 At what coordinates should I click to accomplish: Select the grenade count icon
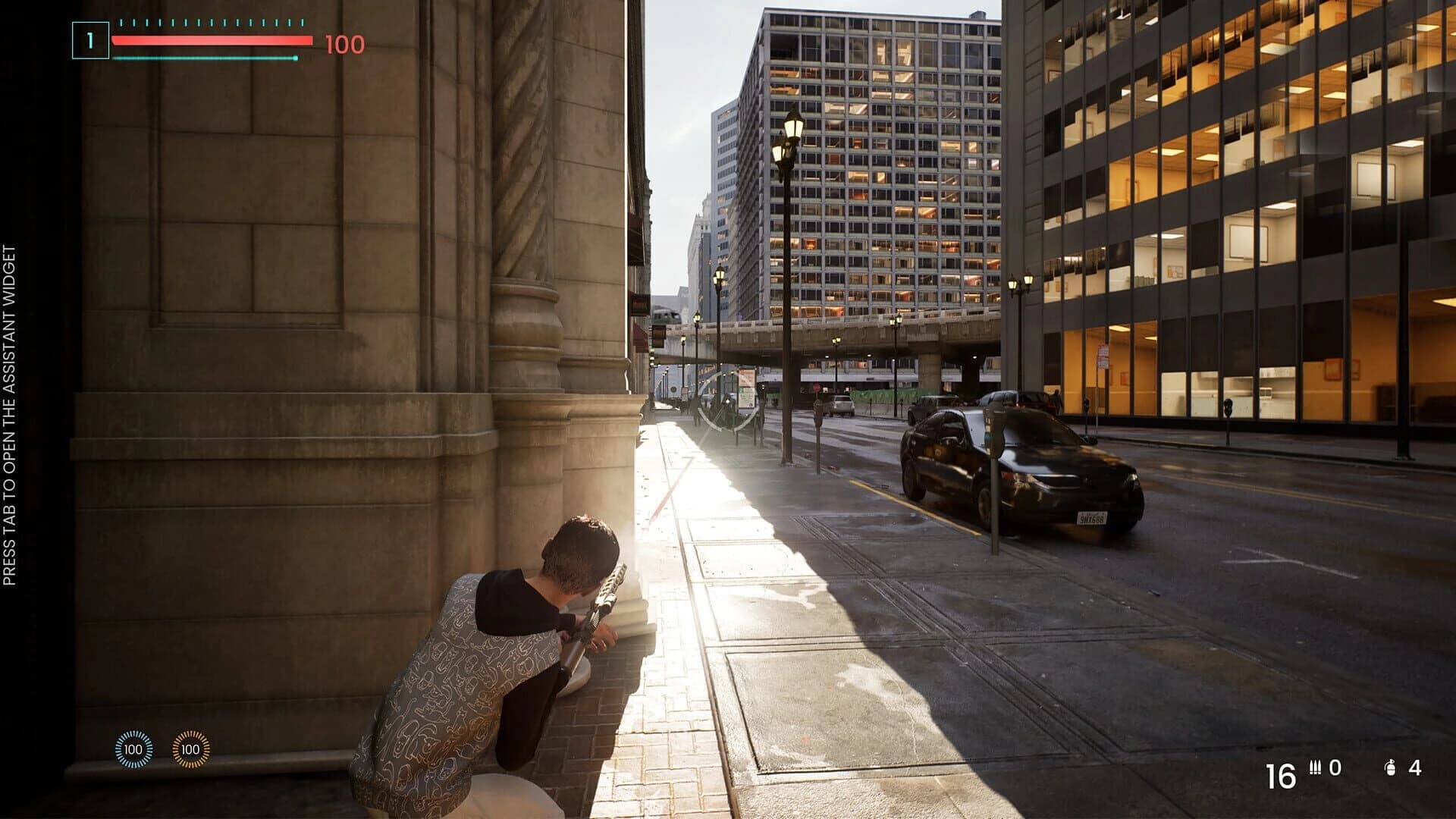pos(1391,768)
